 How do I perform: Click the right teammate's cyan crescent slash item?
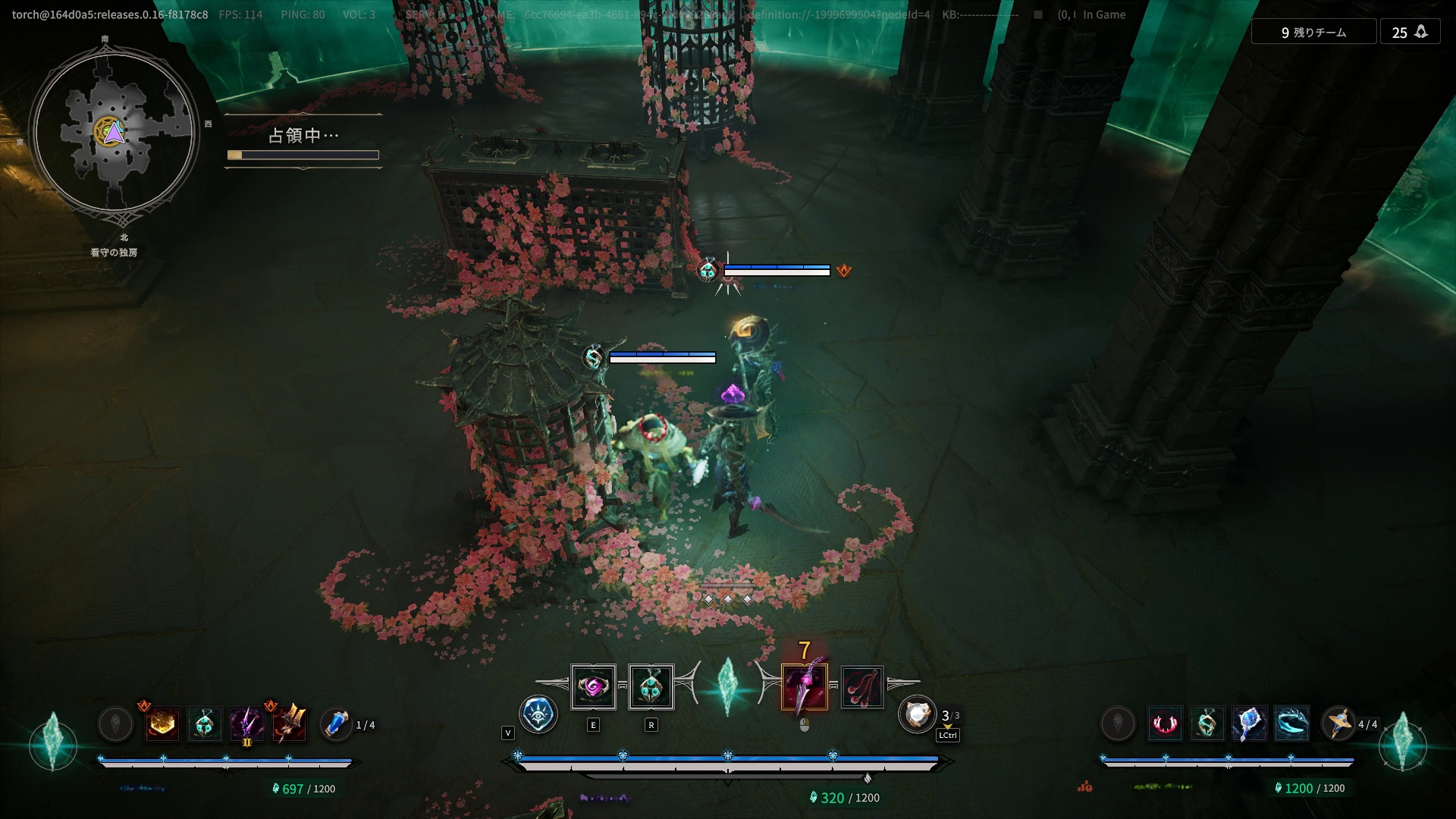(1291, 724)
